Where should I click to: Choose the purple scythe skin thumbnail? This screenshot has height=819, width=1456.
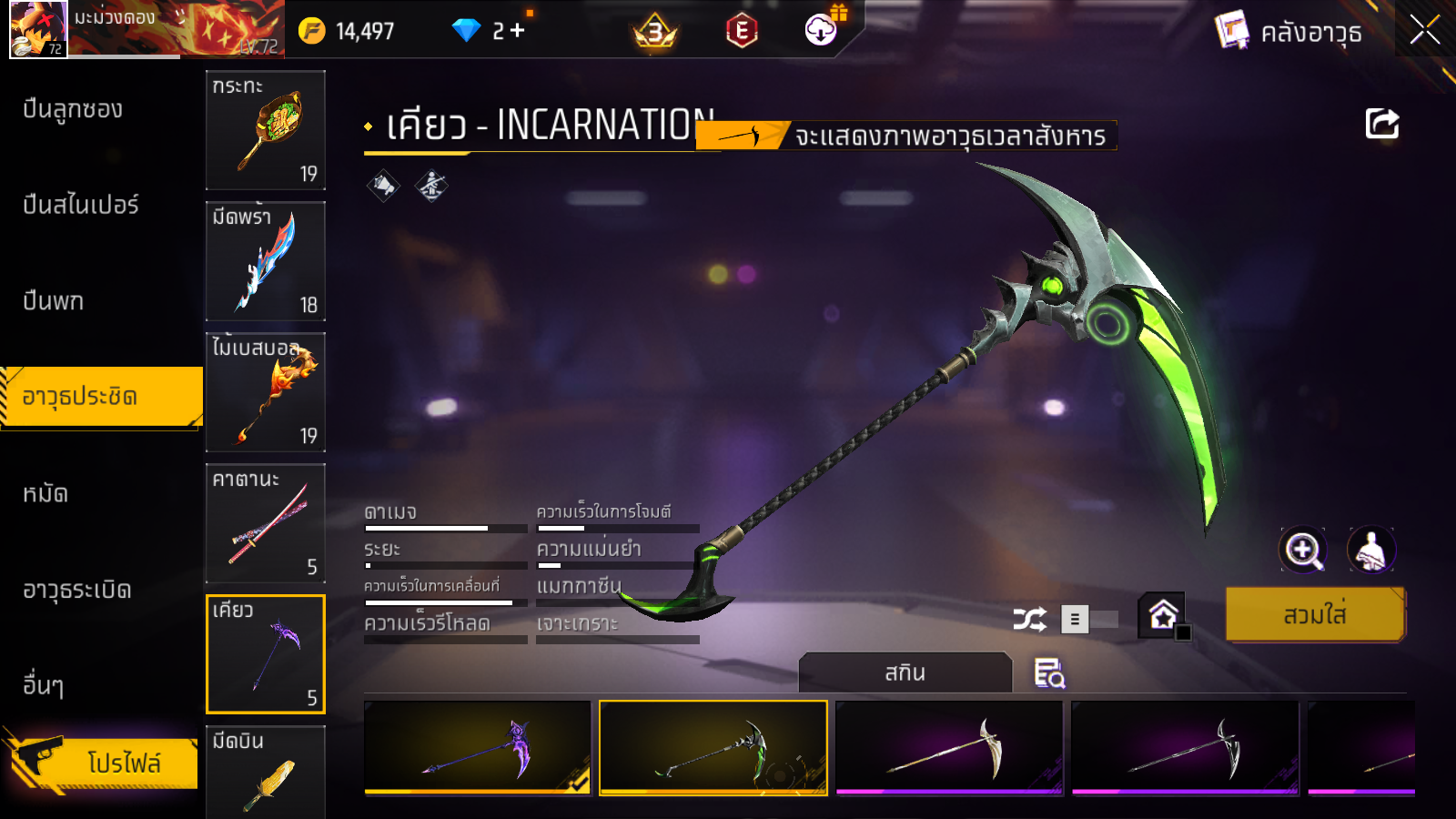(x=478, y=748)
